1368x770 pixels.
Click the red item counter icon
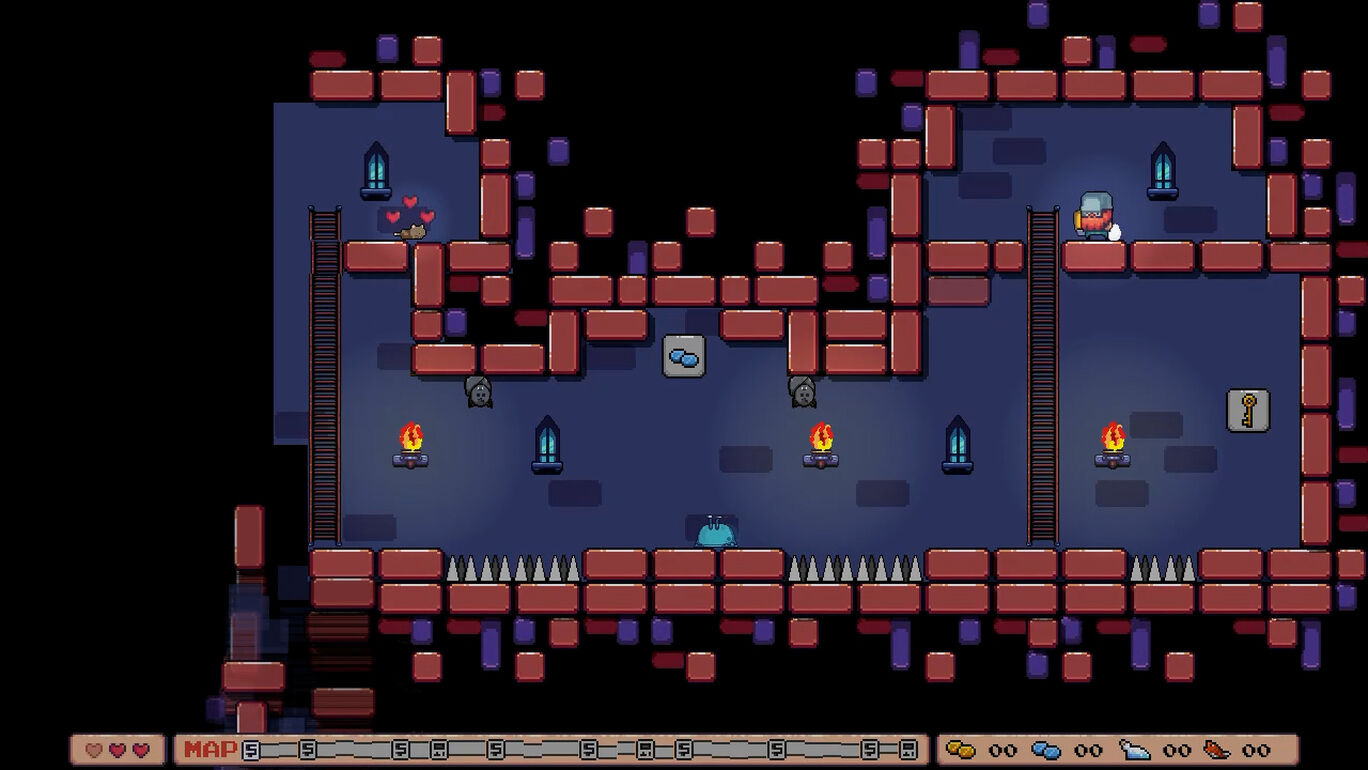(x=1216, y=749)
